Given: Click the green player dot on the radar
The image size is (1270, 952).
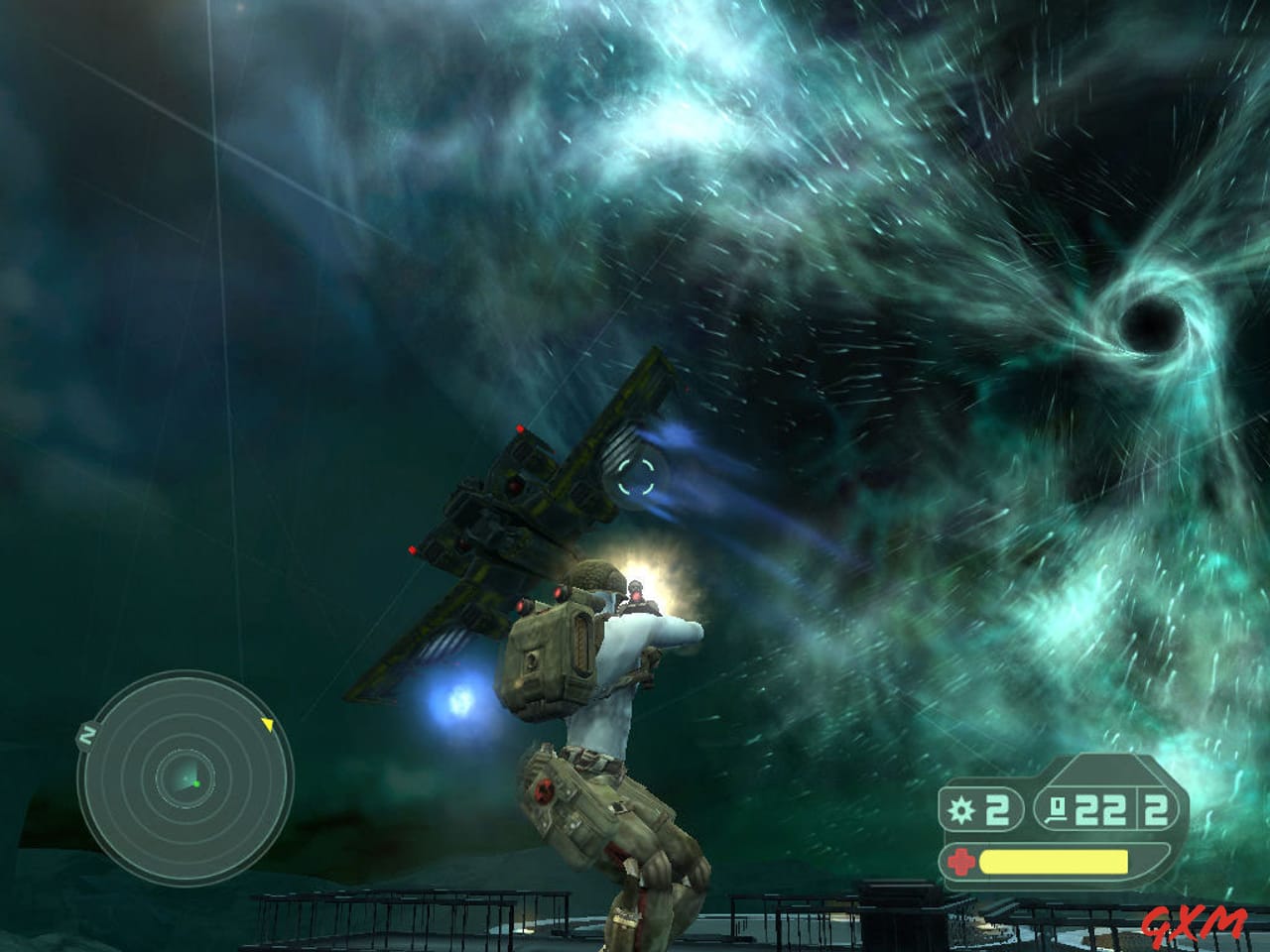Looking at the screenshot, I should [x=195, y=782].
